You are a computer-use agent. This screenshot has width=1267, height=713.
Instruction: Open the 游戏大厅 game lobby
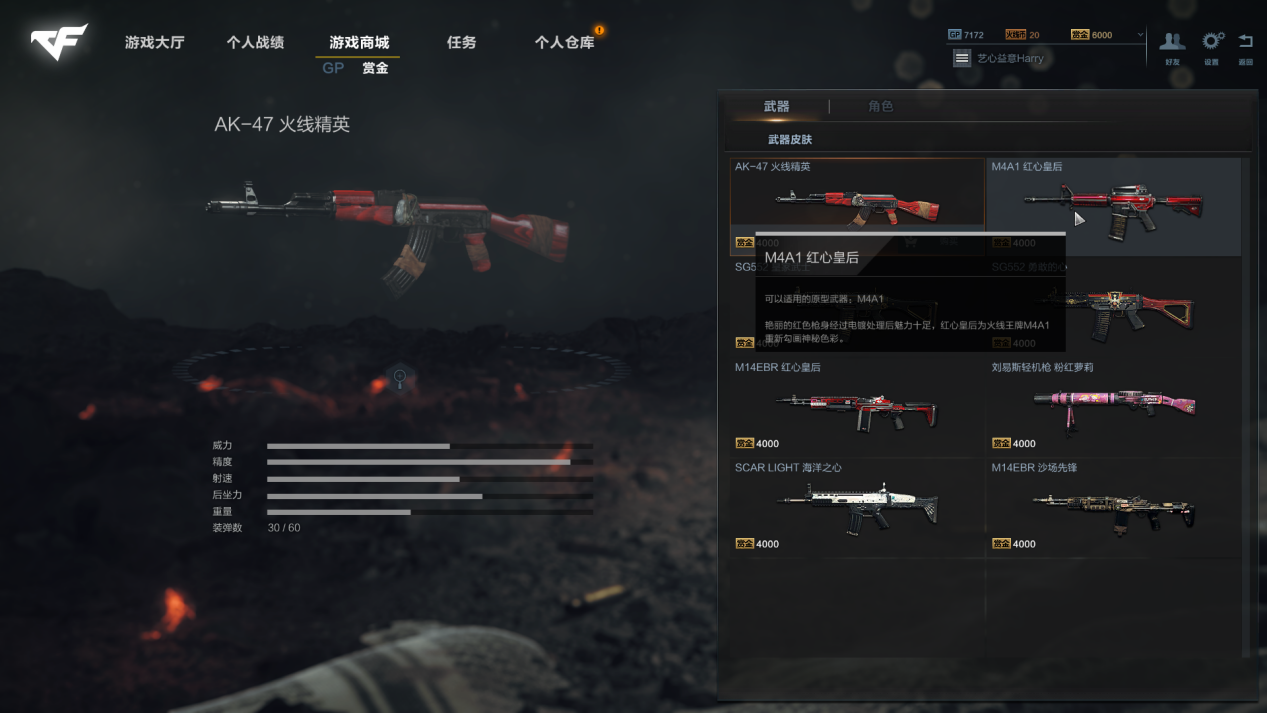154,43
